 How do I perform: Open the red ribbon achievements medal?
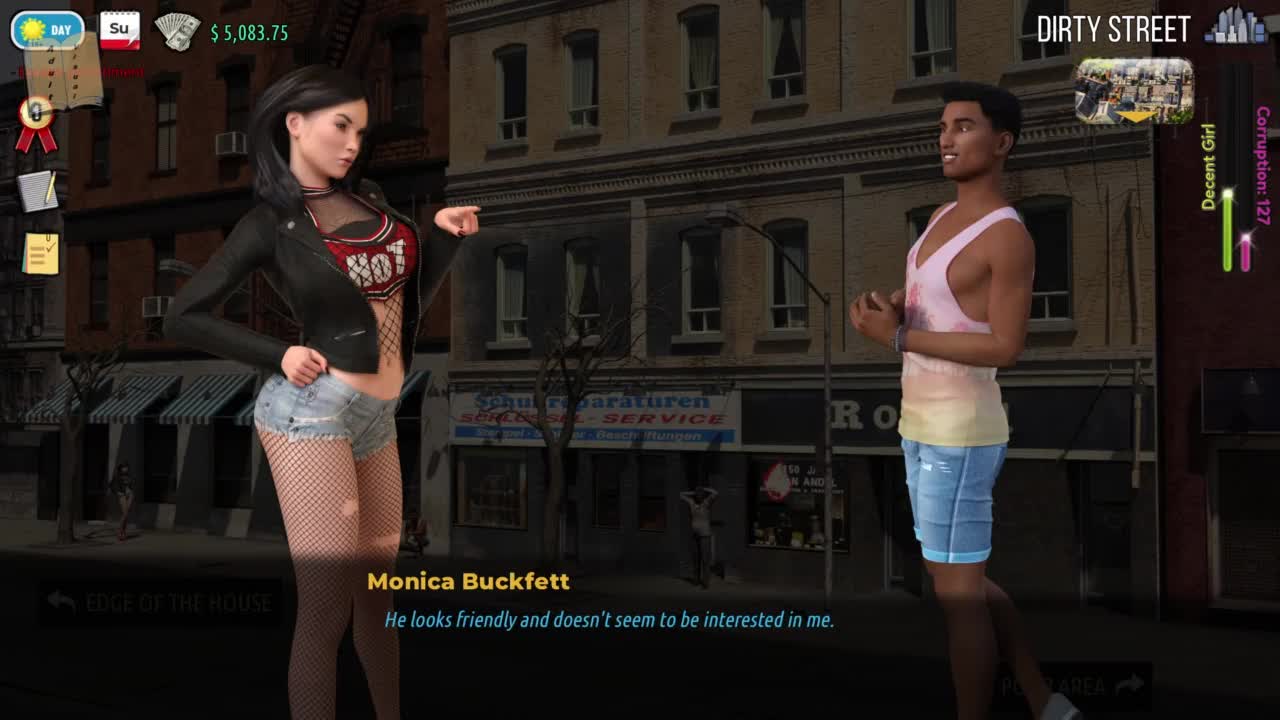36,123
